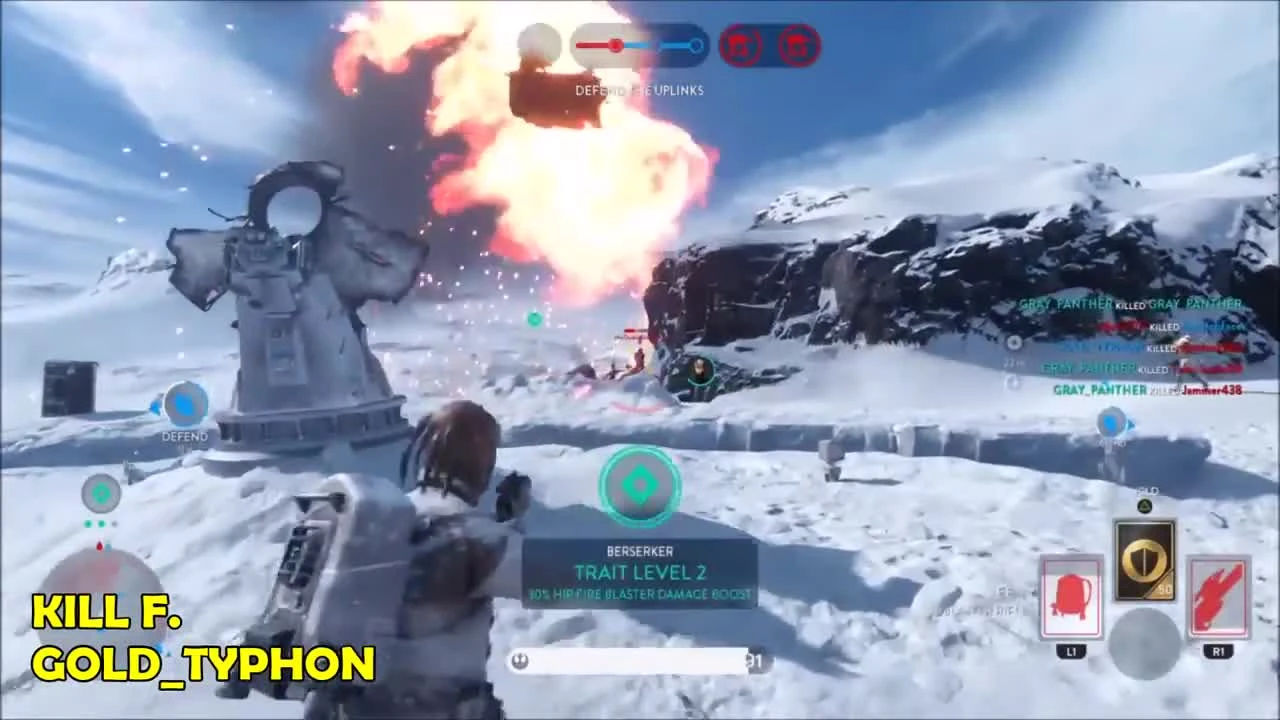Click the green Berserker trait emblem
The height and width of the screenshot is (720, 1280).
point(640,486)
